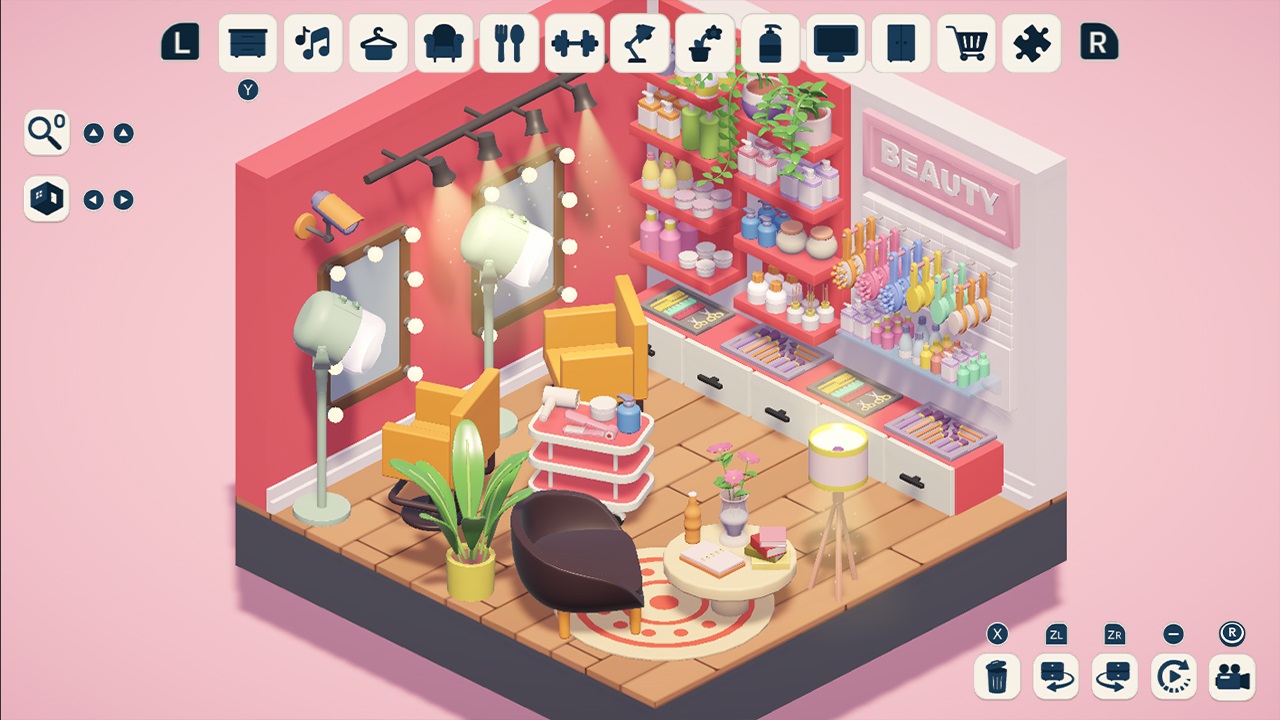Screen dimensions: 1280x720
Task: Toggle the cube room view
Action: point(46,198)
